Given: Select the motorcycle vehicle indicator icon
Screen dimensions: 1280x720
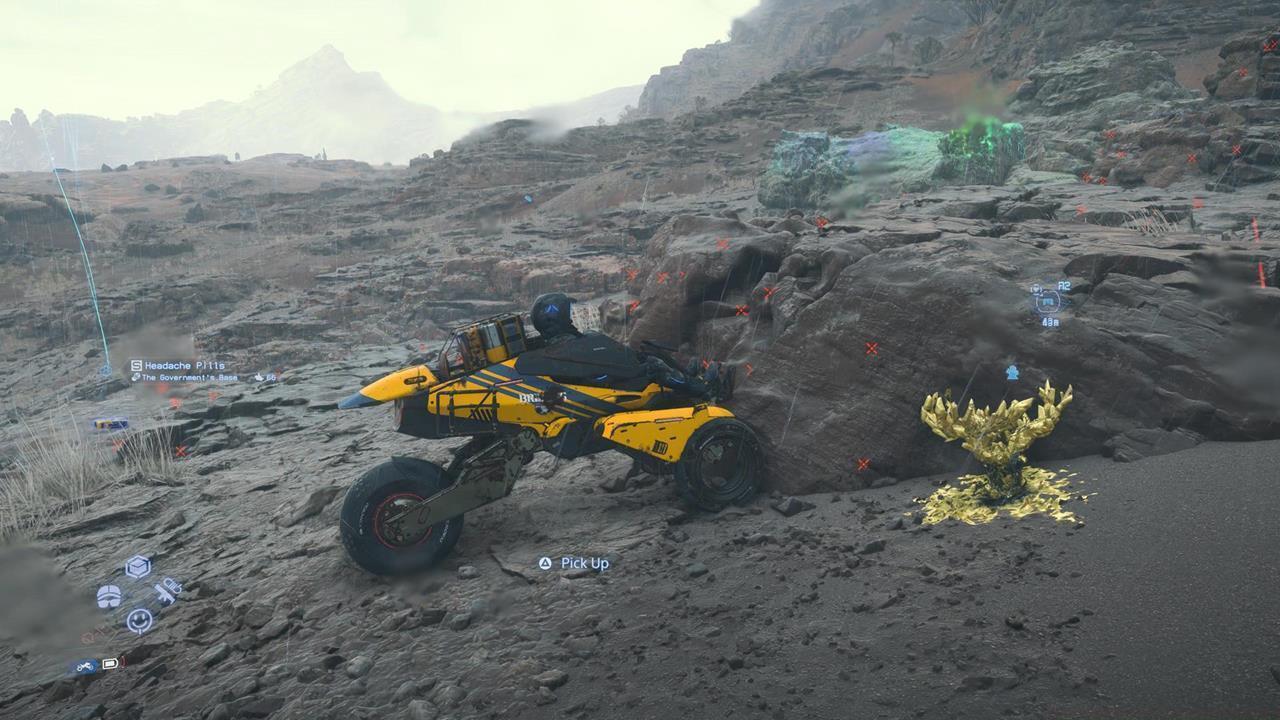Looking at the screenshot, I should click(85, 664).
